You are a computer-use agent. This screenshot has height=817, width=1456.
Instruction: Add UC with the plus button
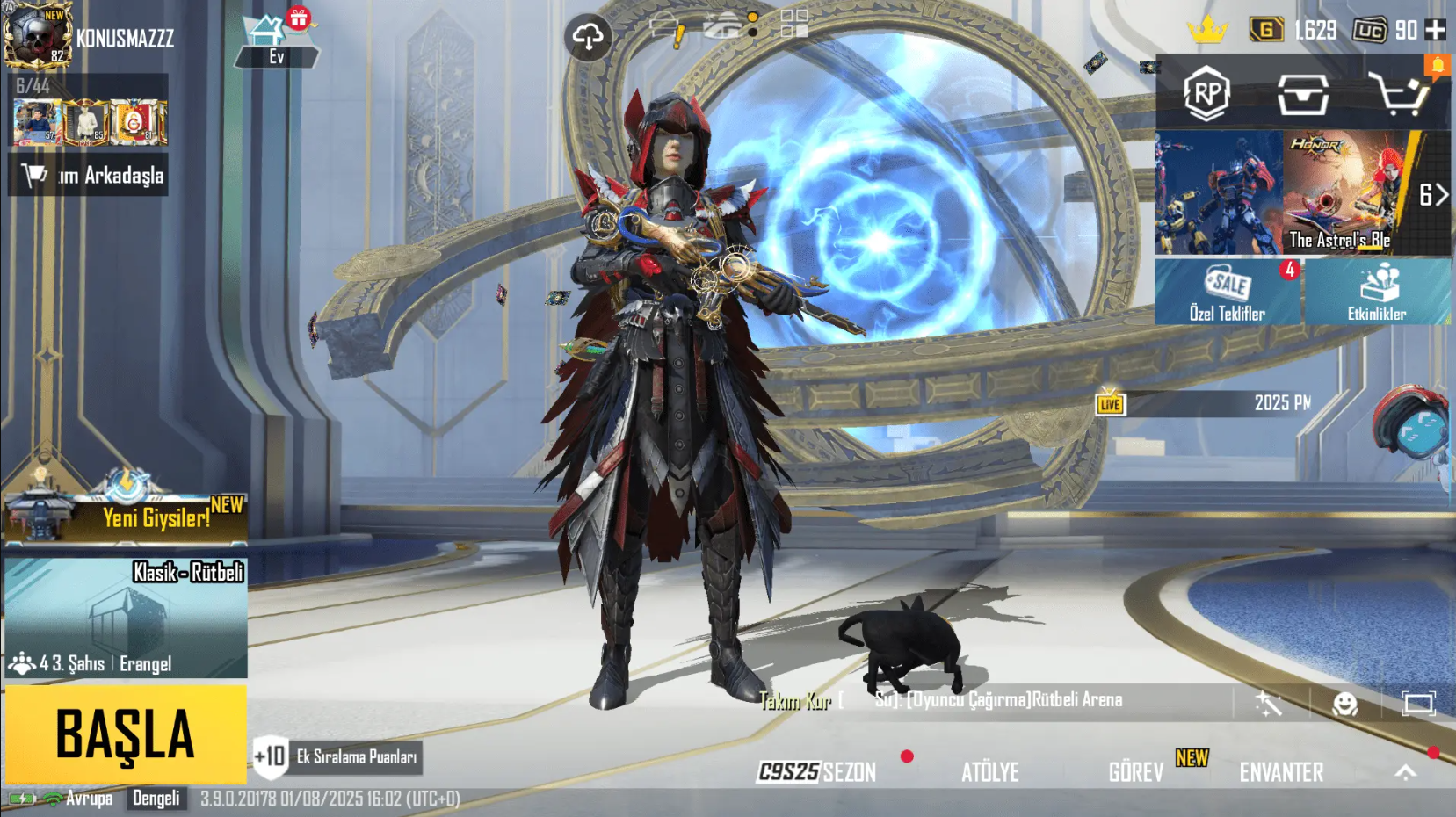[x=1435, y=30]
